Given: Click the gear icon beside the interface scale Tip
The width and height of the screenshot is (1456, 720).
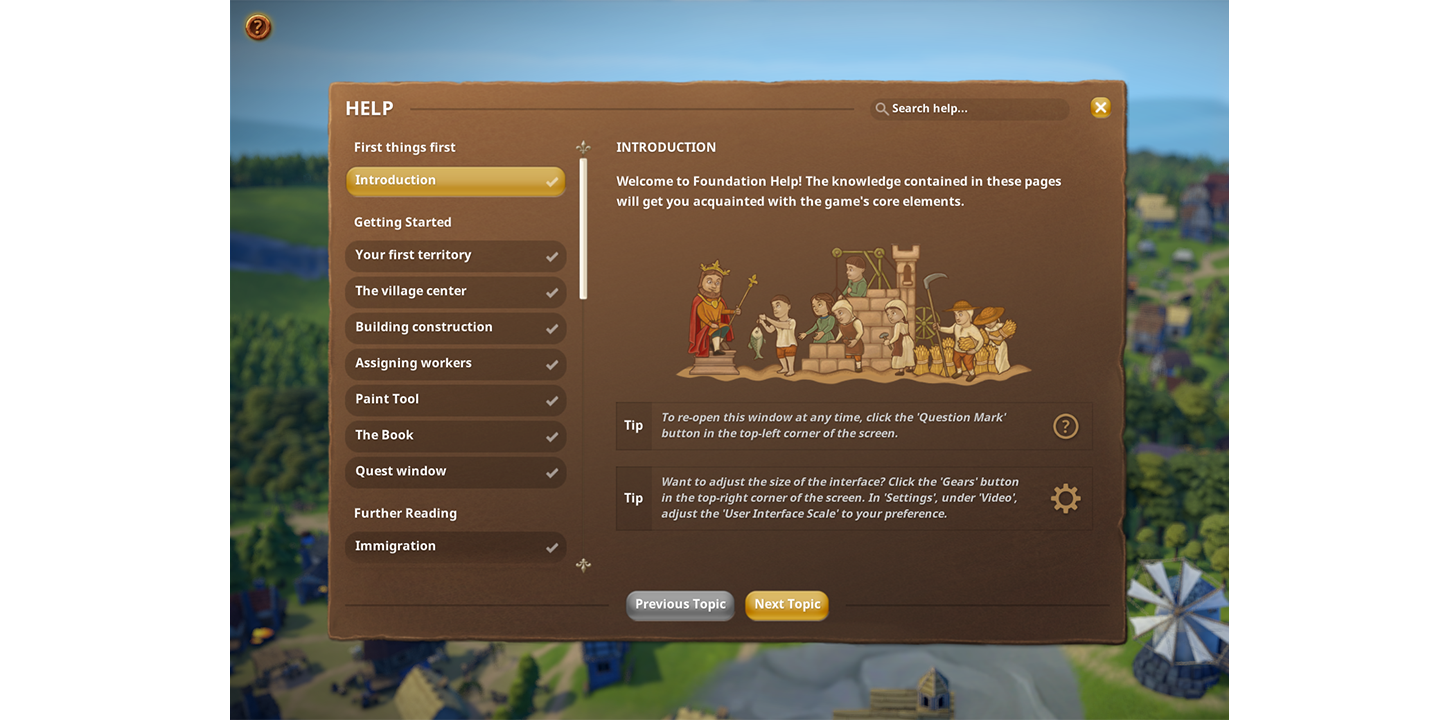Looking at the screenshot, I should coord(1065,497).
